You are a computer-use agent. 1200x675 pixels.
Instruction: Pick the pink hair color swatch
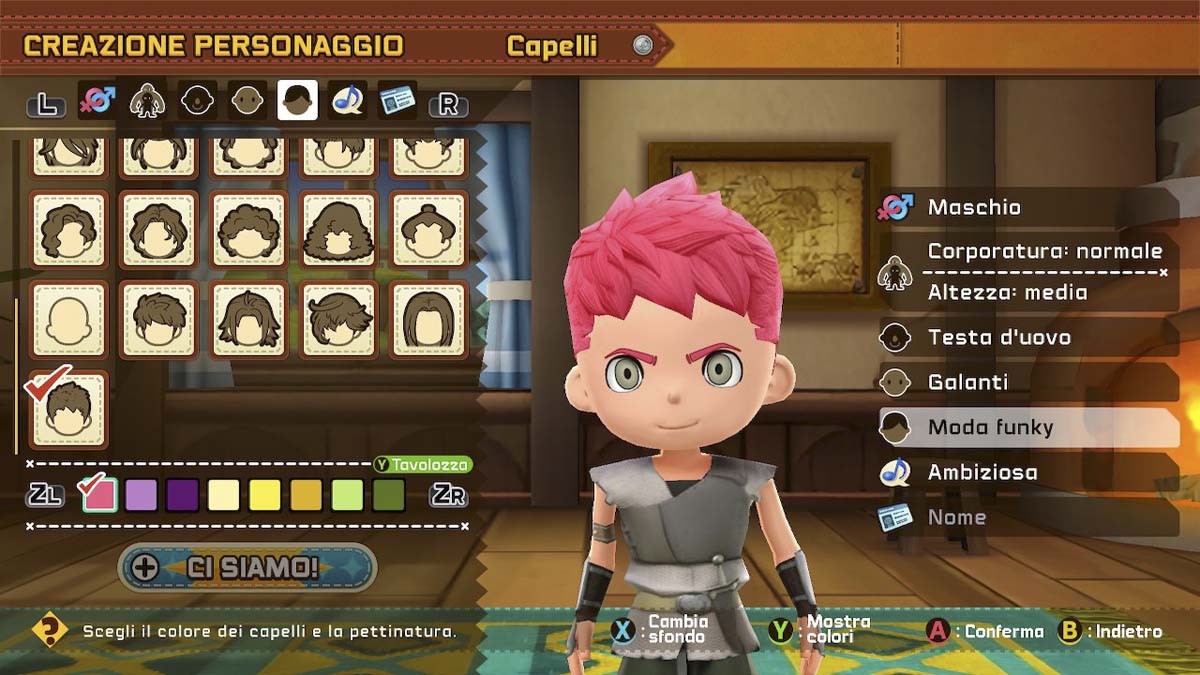100,494
